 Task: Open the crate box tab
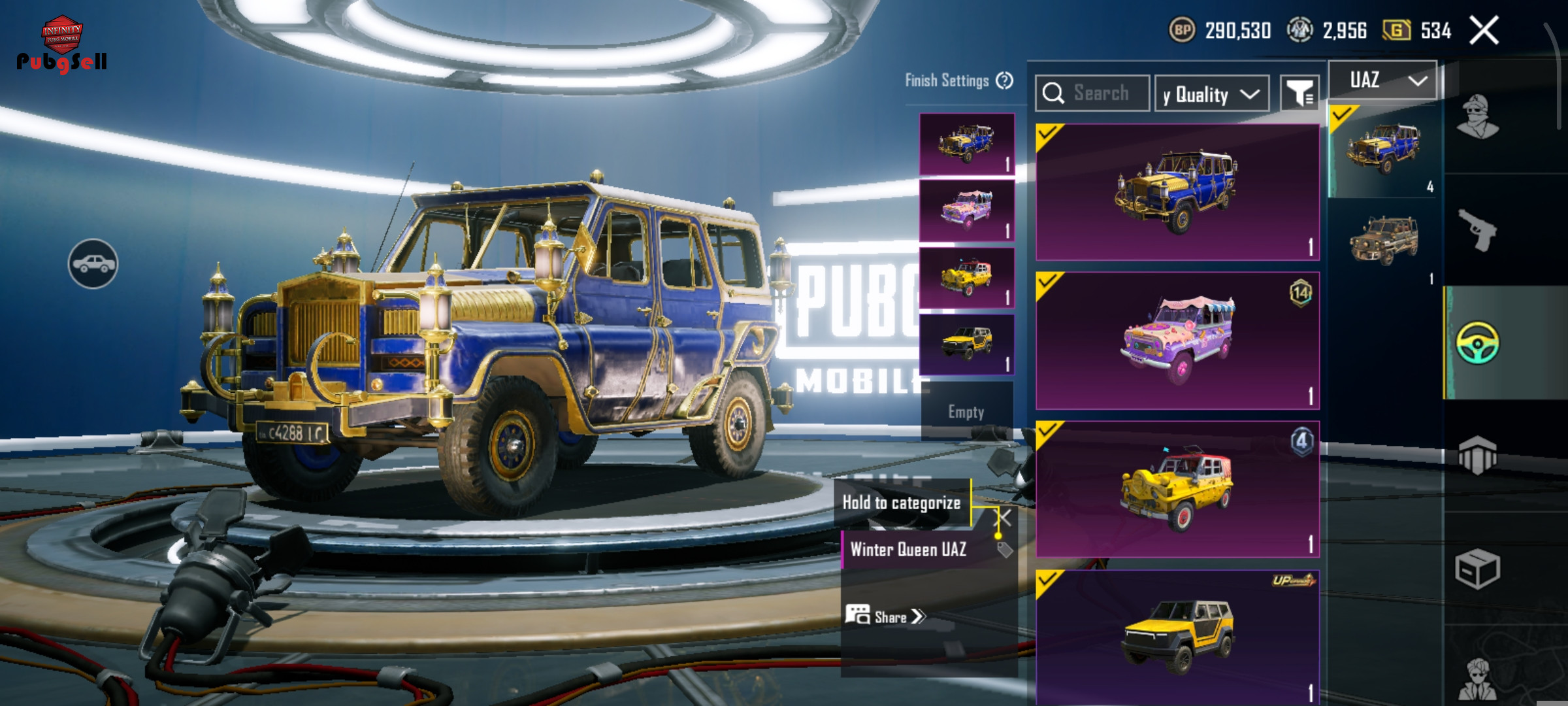[x=1478, y=569]
